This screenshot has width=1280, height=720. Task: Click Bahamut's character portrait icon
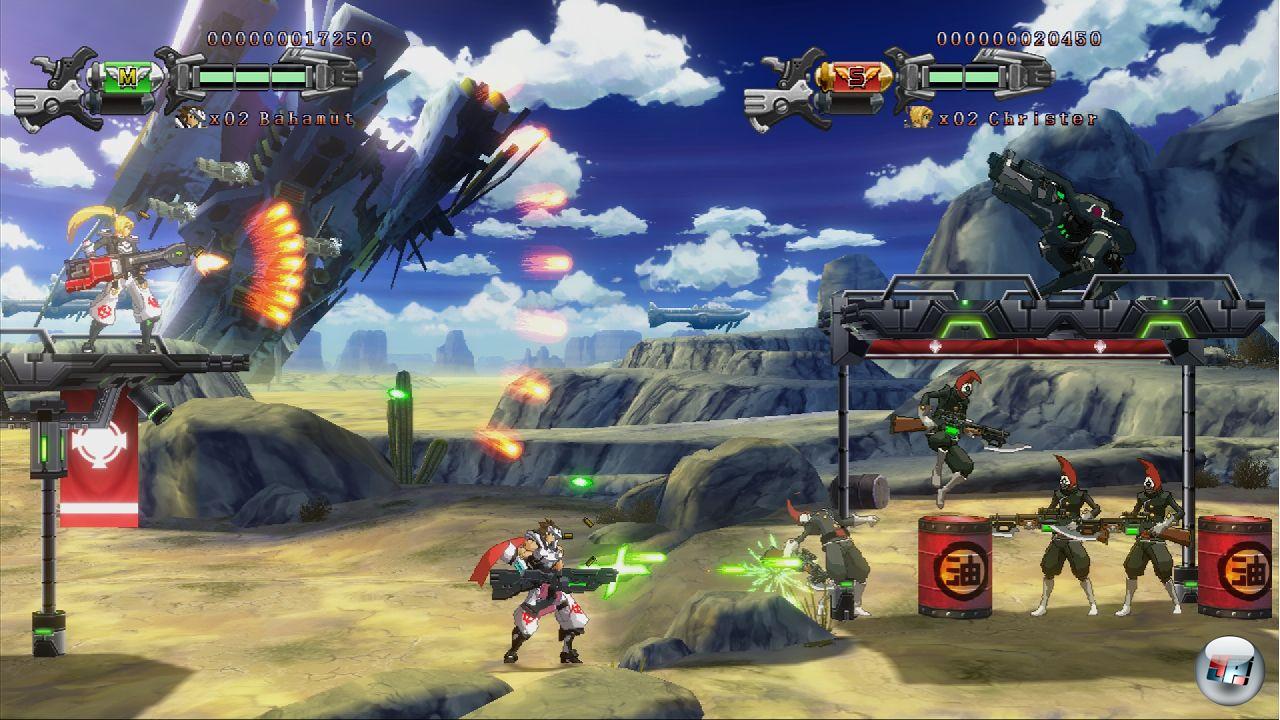pyautogui.click(x=187, y=118)
